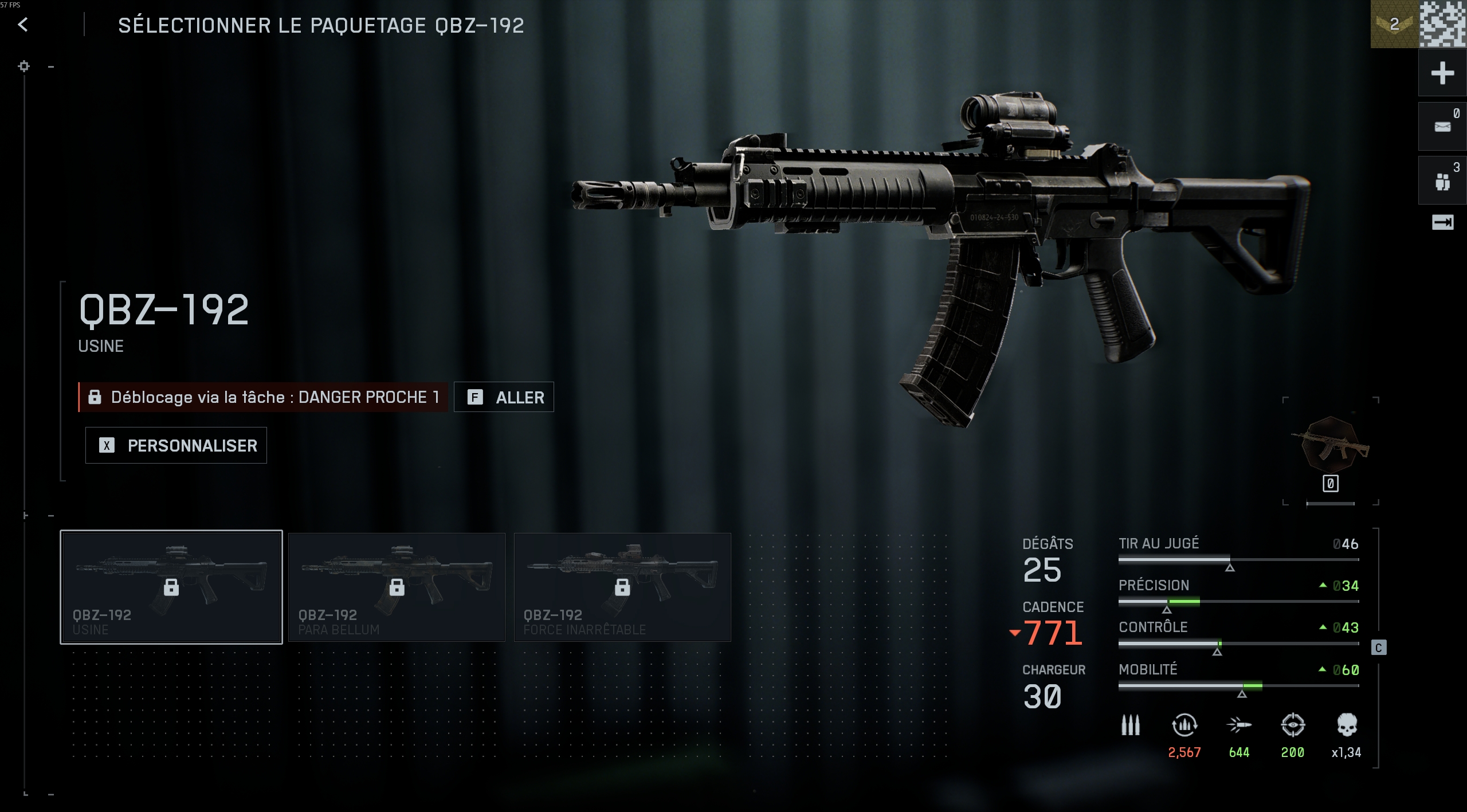Open the PERSONNALISER customization option

click(x=176, y=445)
